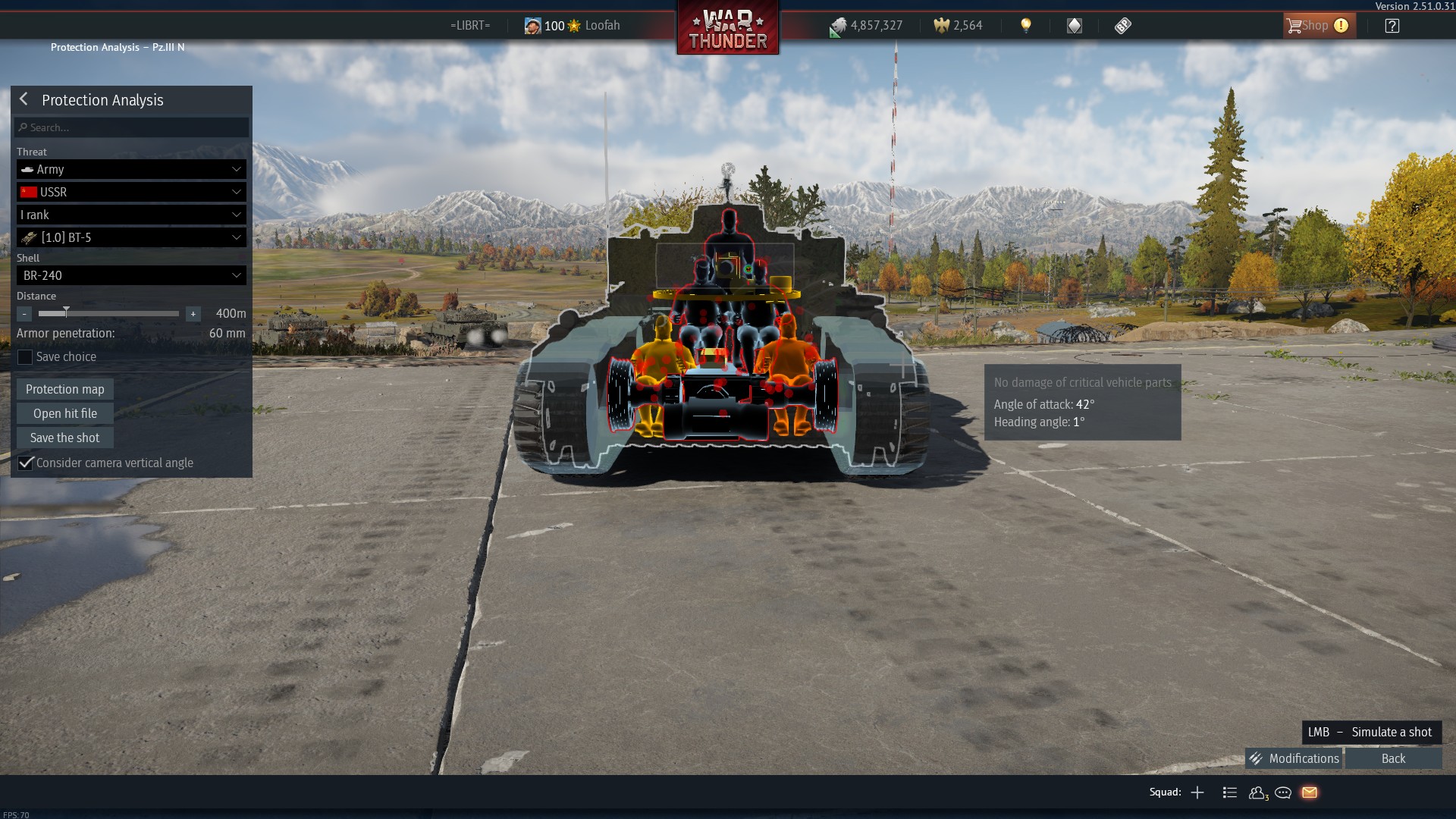Open the Modifications window
The height and width of the screenshot is (819, 1456).
[1294, 758]
